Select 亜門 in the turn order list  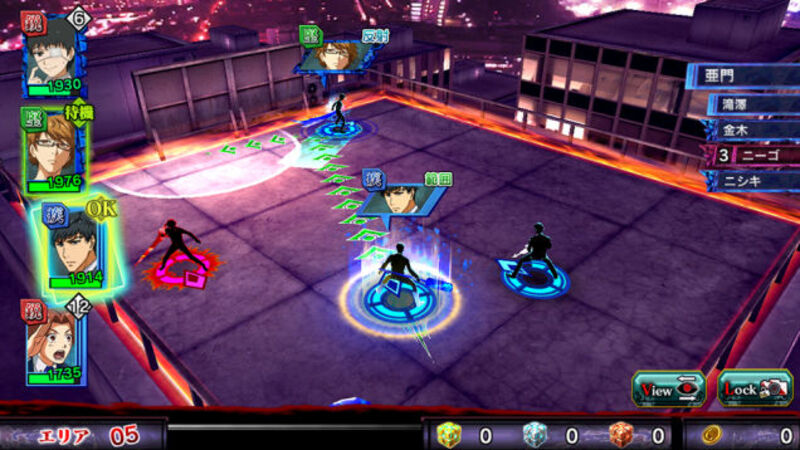744,76
